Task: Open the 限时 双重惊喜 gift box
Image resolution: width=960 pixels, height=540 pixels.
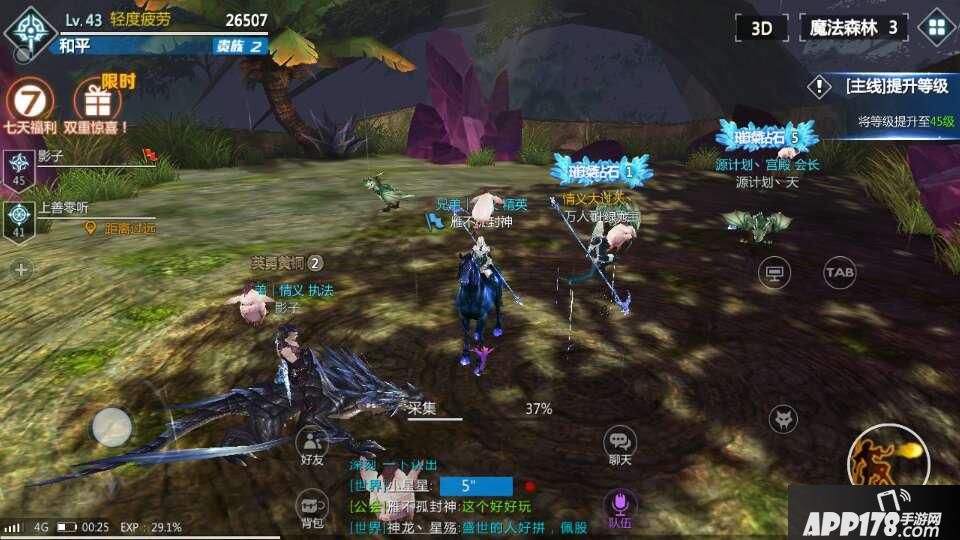Action: click(x=98, y=100)
